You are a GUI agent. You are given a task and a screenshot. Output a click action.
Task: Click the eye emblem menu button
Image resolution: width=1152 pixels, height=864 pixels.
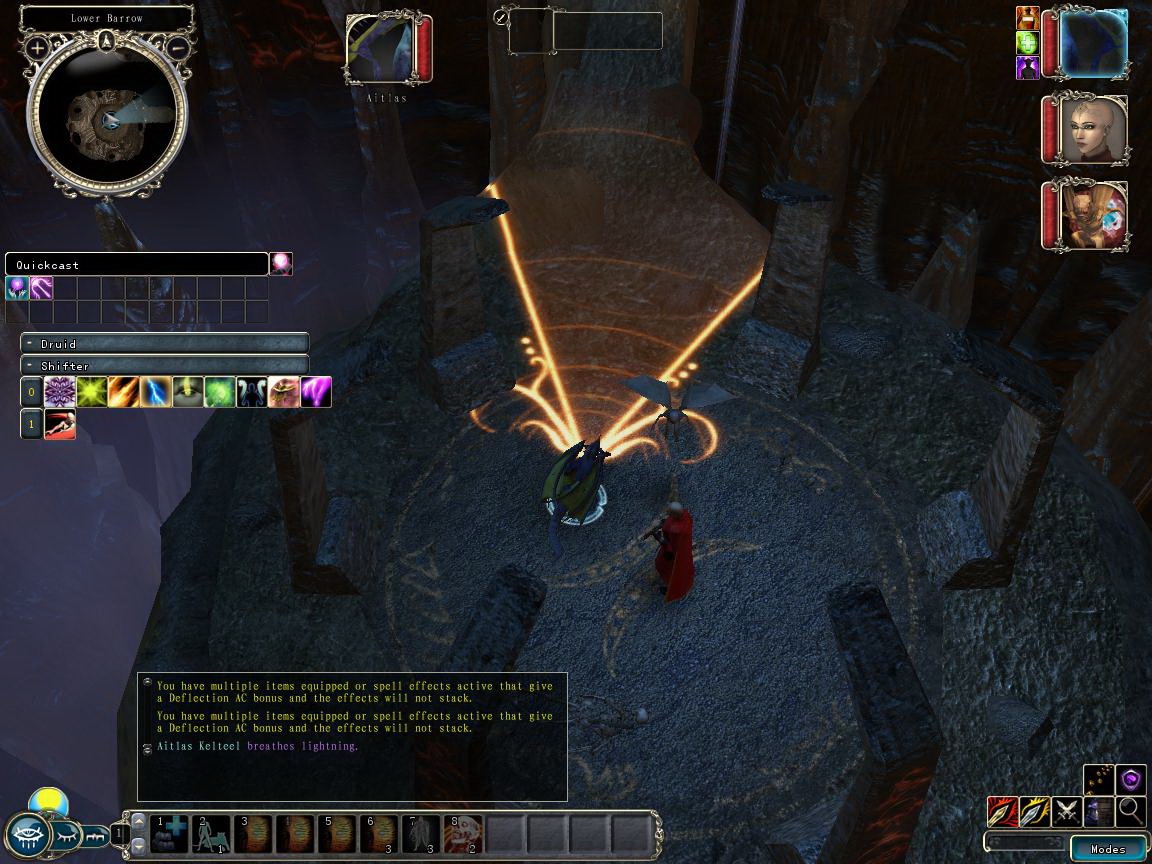click(27, 835)
